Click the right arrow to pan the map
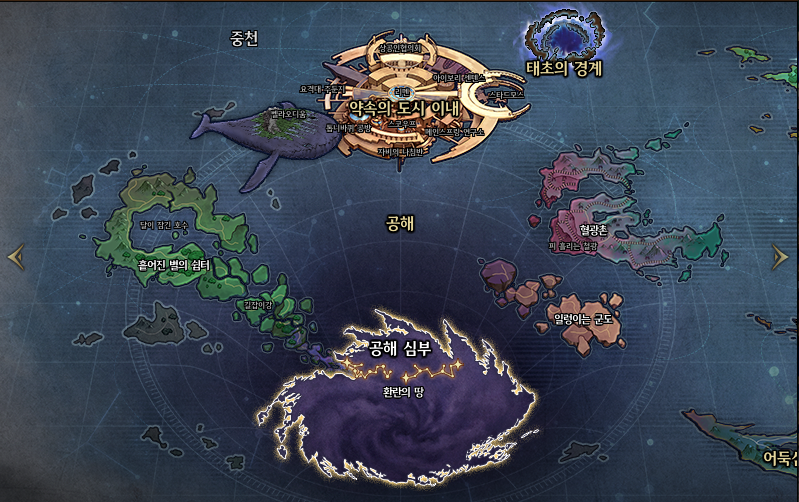 coord(780,257)
